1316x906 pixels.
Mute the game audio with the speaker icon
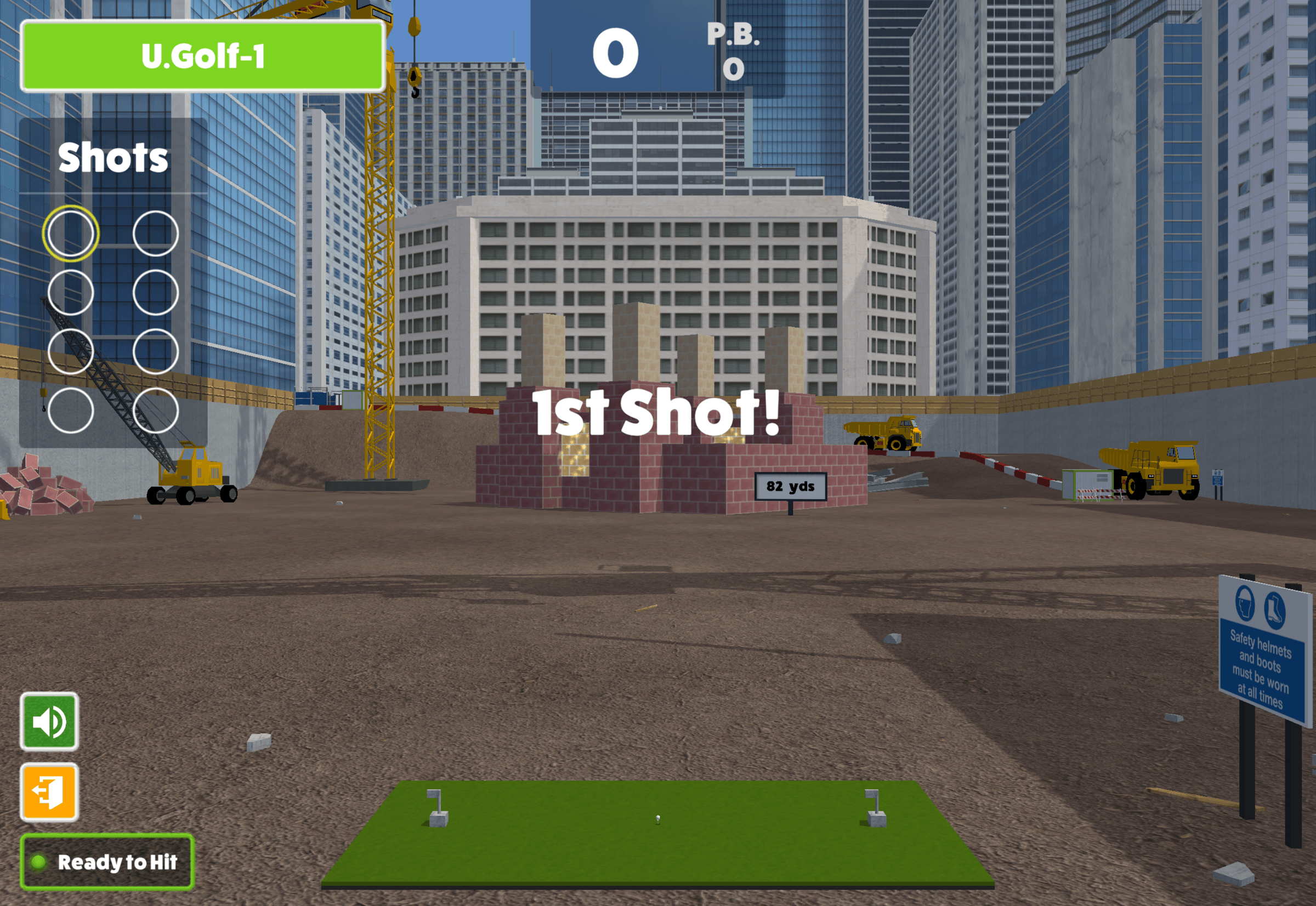point(49,721)
